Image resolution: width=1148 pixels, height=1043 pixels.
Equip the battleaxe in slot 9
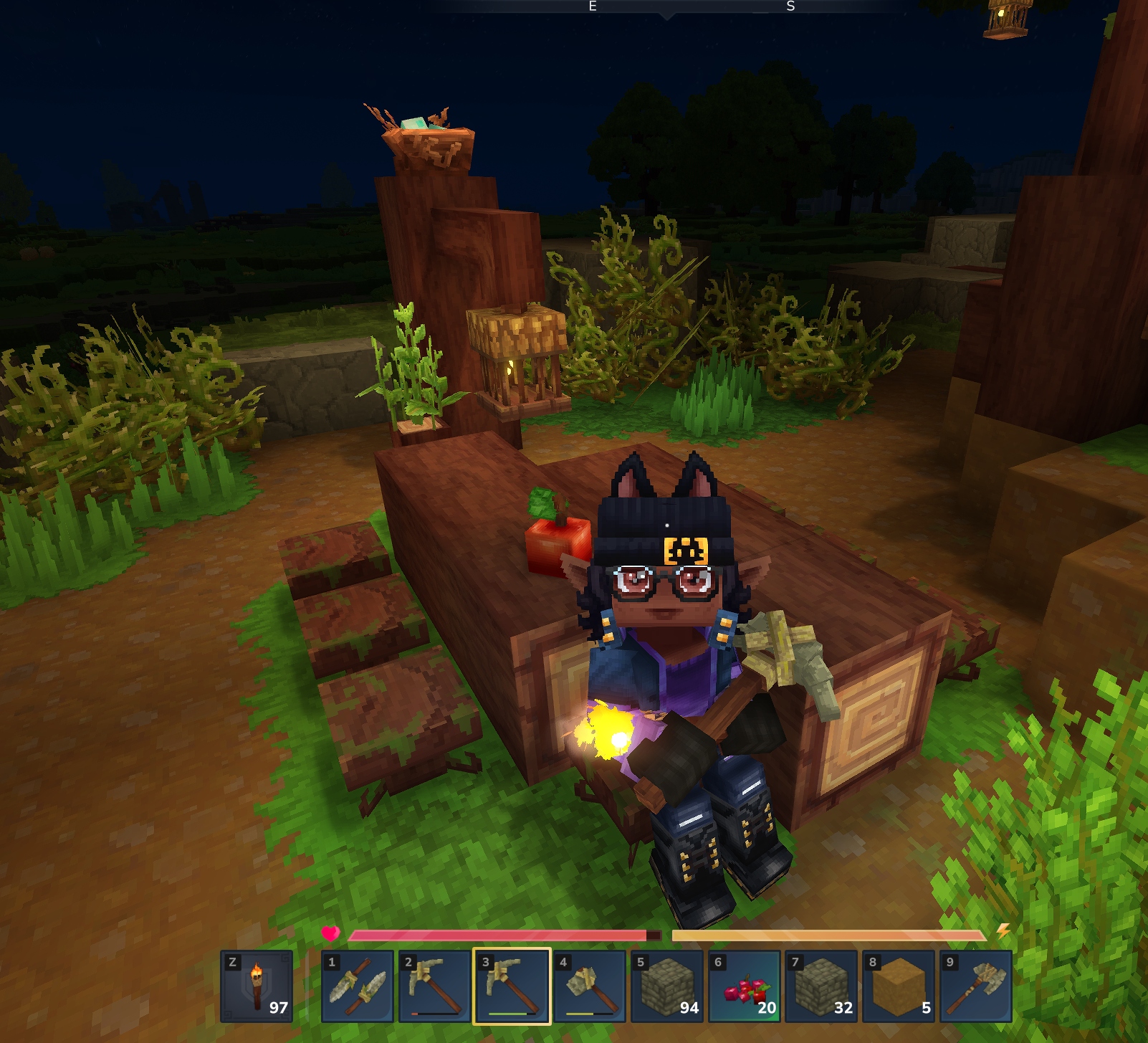pos(976,986)
